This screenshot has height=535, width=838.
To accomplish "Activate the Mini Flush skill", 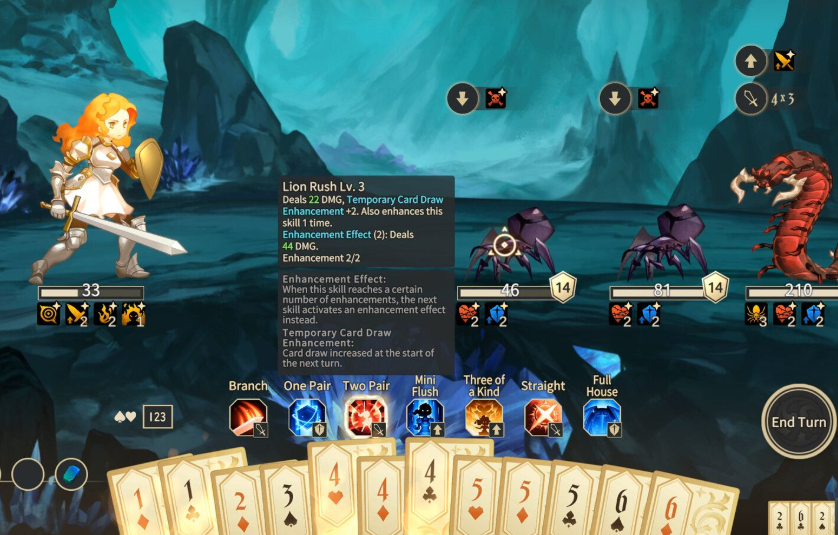I will point(425,417).
